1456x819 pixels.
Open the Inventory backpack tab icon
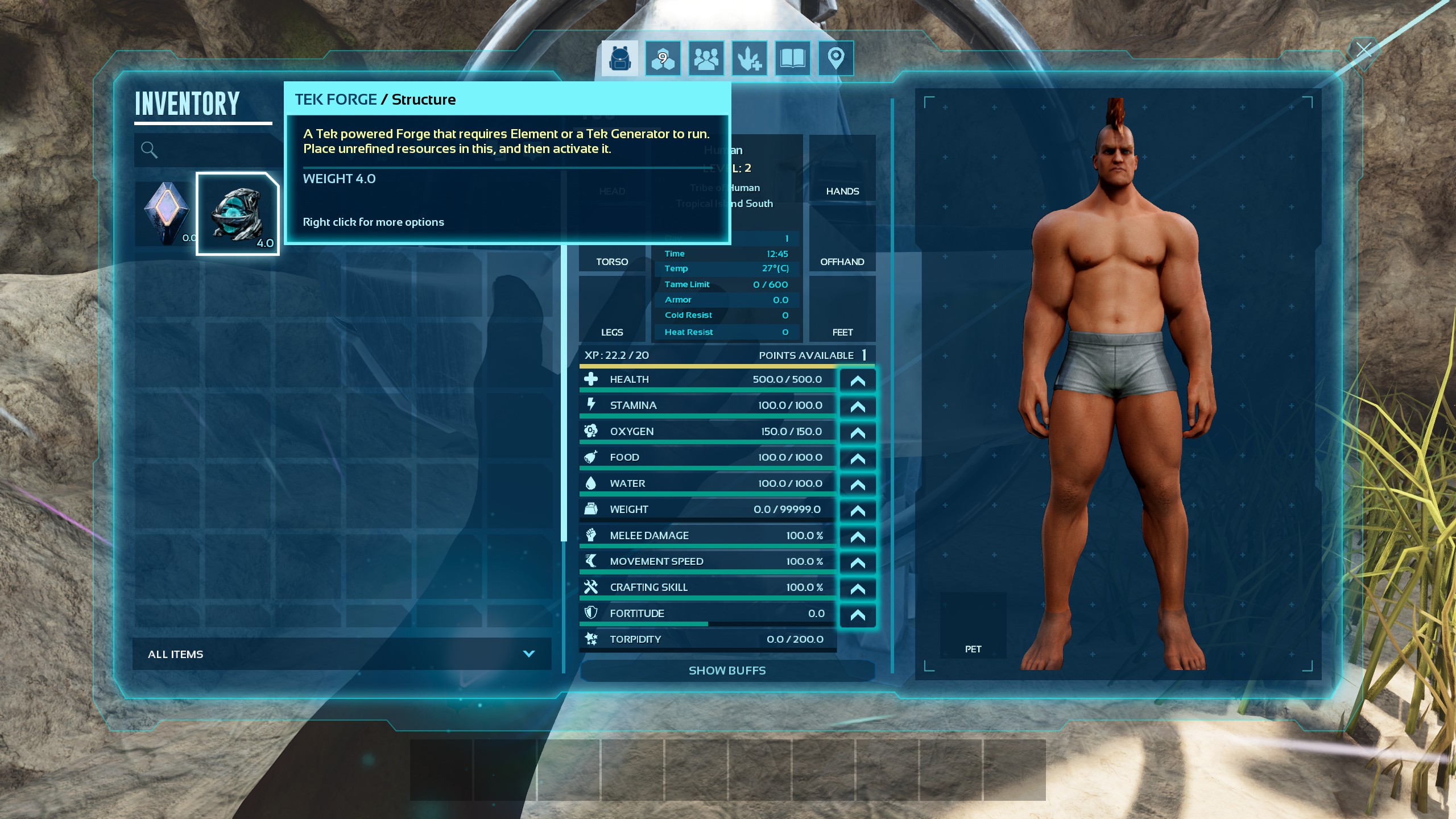pyautogui.click(x=619, y=57)
